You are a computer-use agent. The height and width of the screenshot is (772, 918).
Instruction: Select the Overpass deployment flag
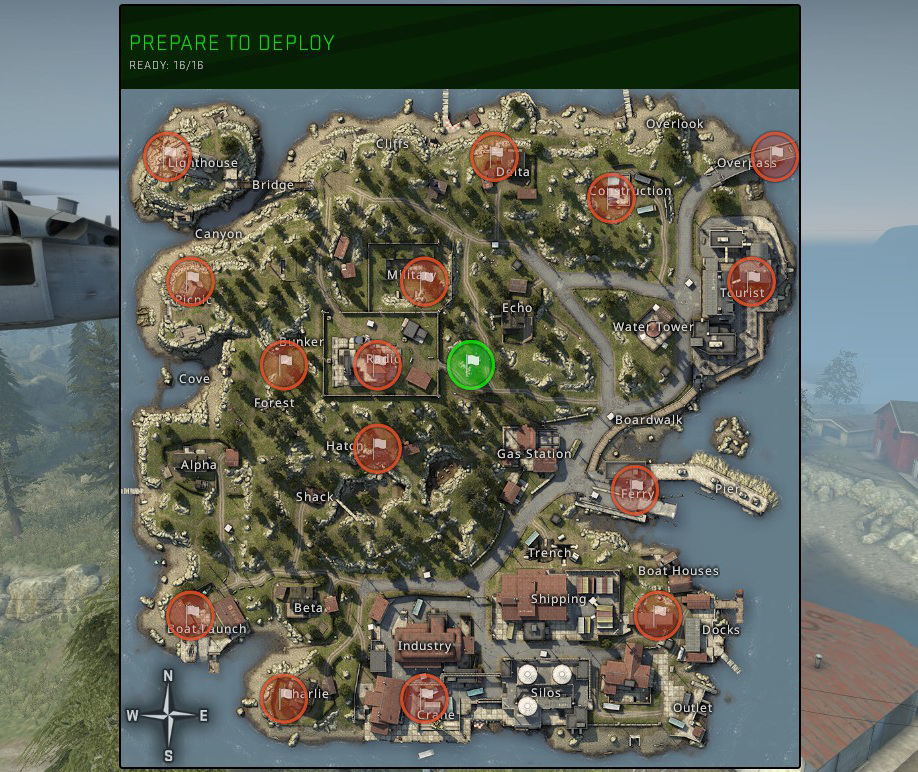click(774, 156)
